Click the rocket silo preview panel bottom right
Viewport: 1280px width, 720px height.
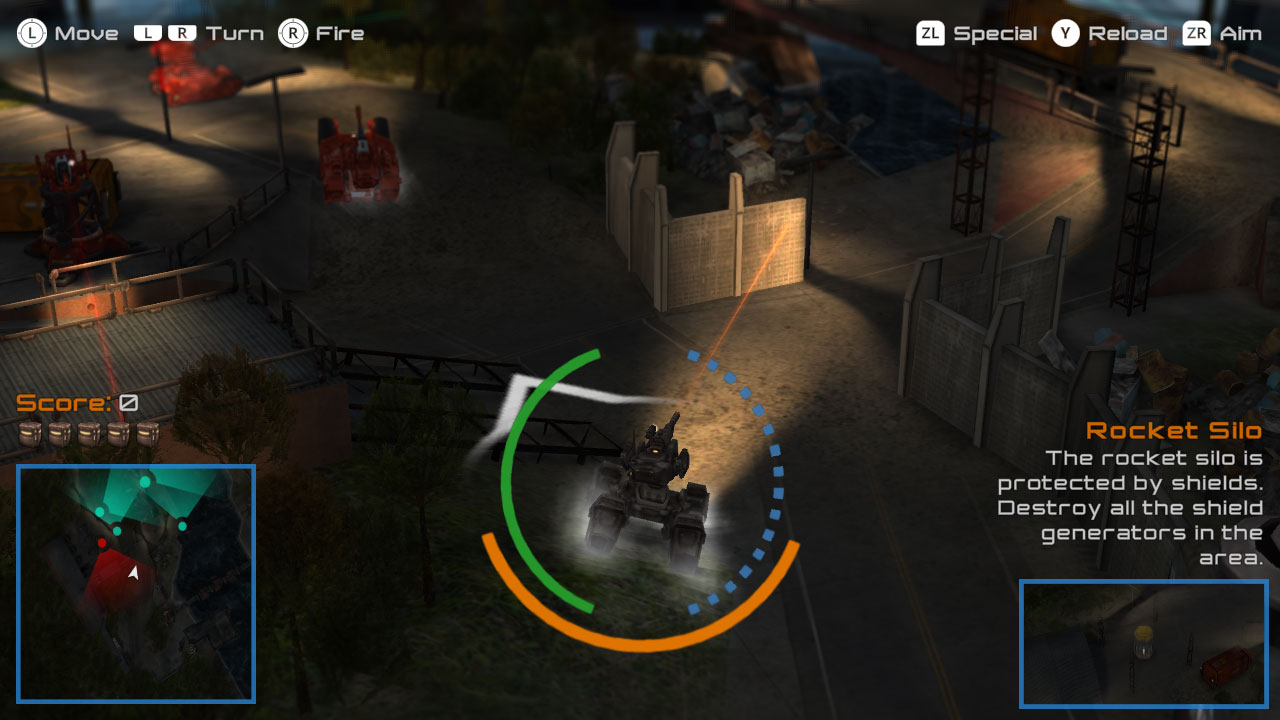click(x=1145, y=644)
